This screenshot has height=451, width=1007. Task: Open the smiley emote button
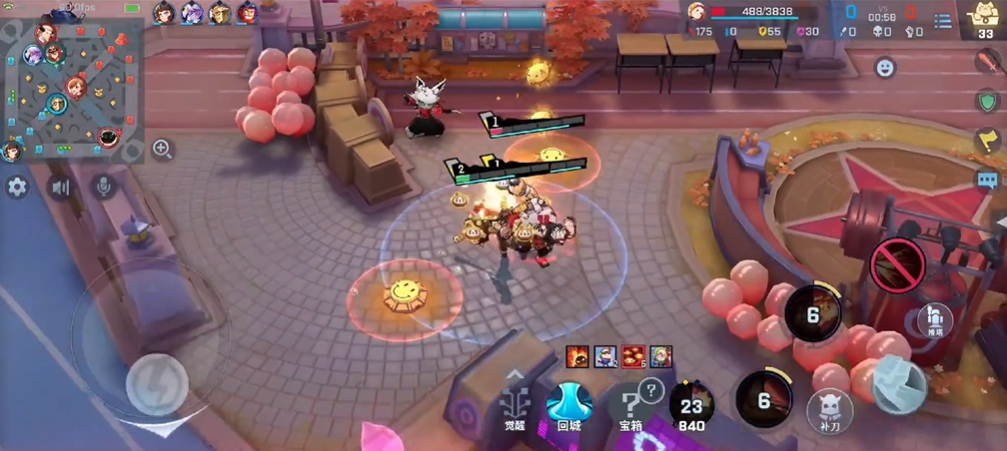(885, 68)
